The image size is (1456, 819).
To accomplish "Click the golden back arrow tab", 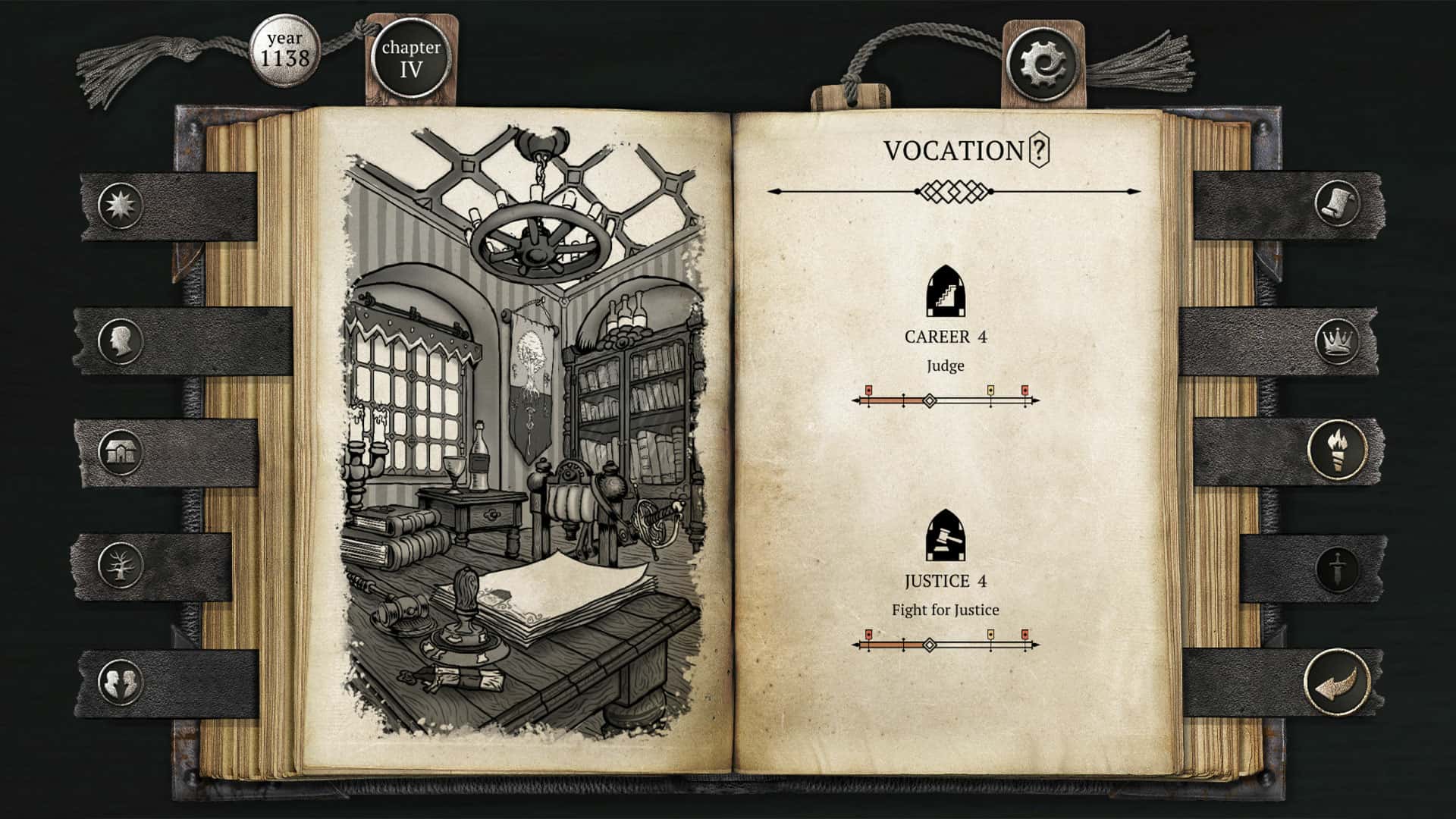I will [1337, 680].
